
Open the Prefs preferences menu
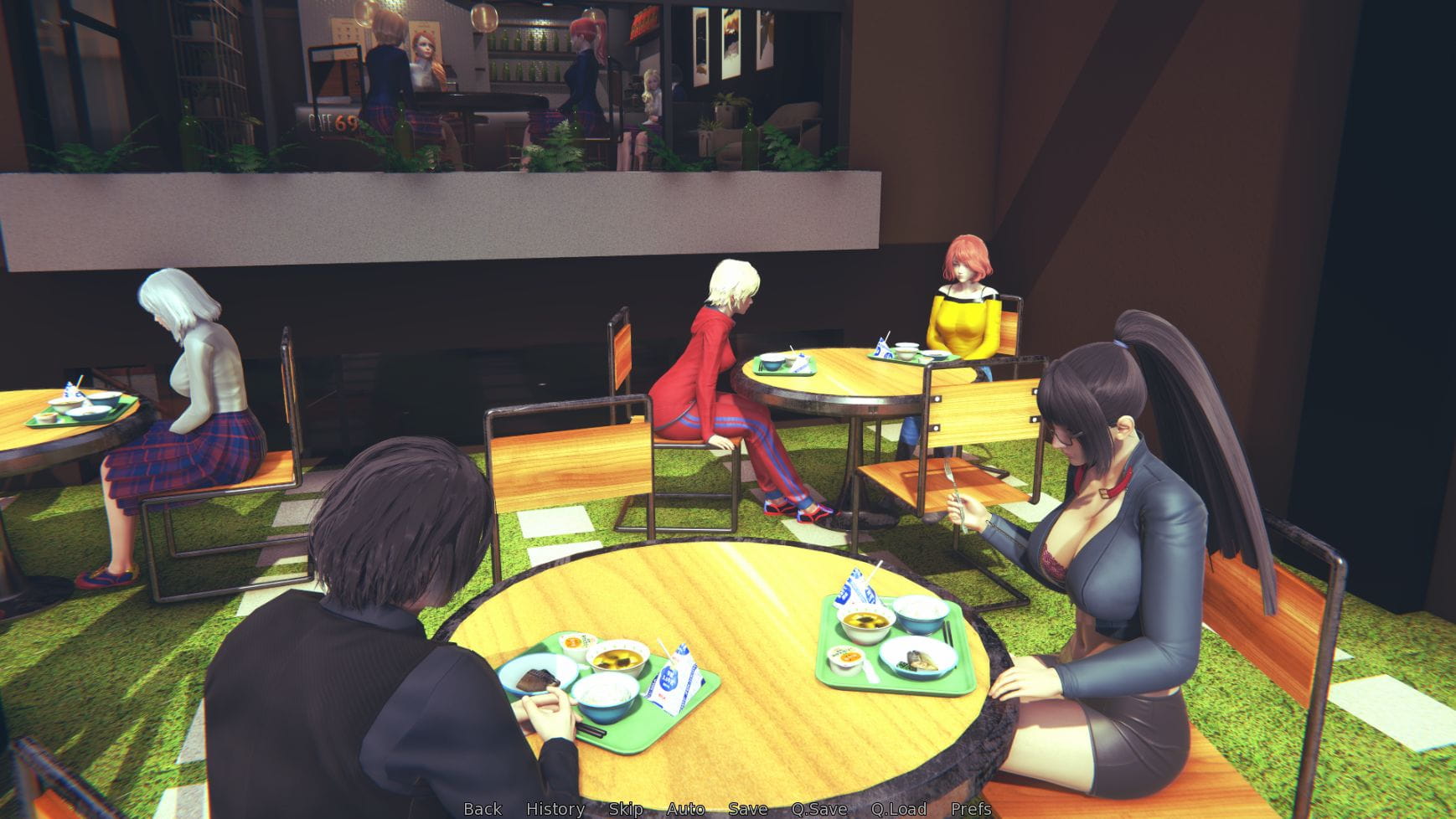[x=970, y=809]
